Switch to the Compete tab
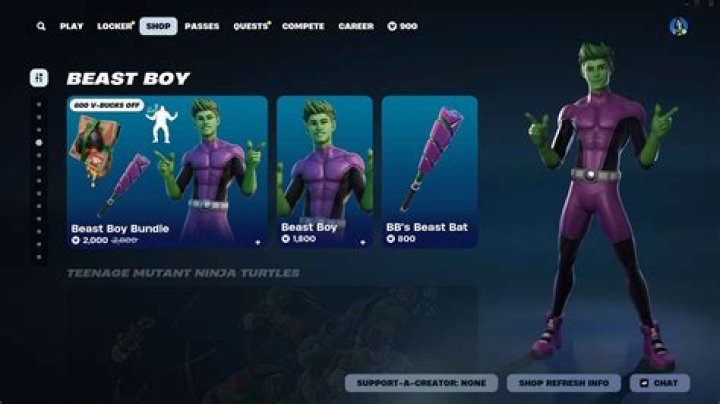This screenshot has width=720, height=404. point(303,26)
